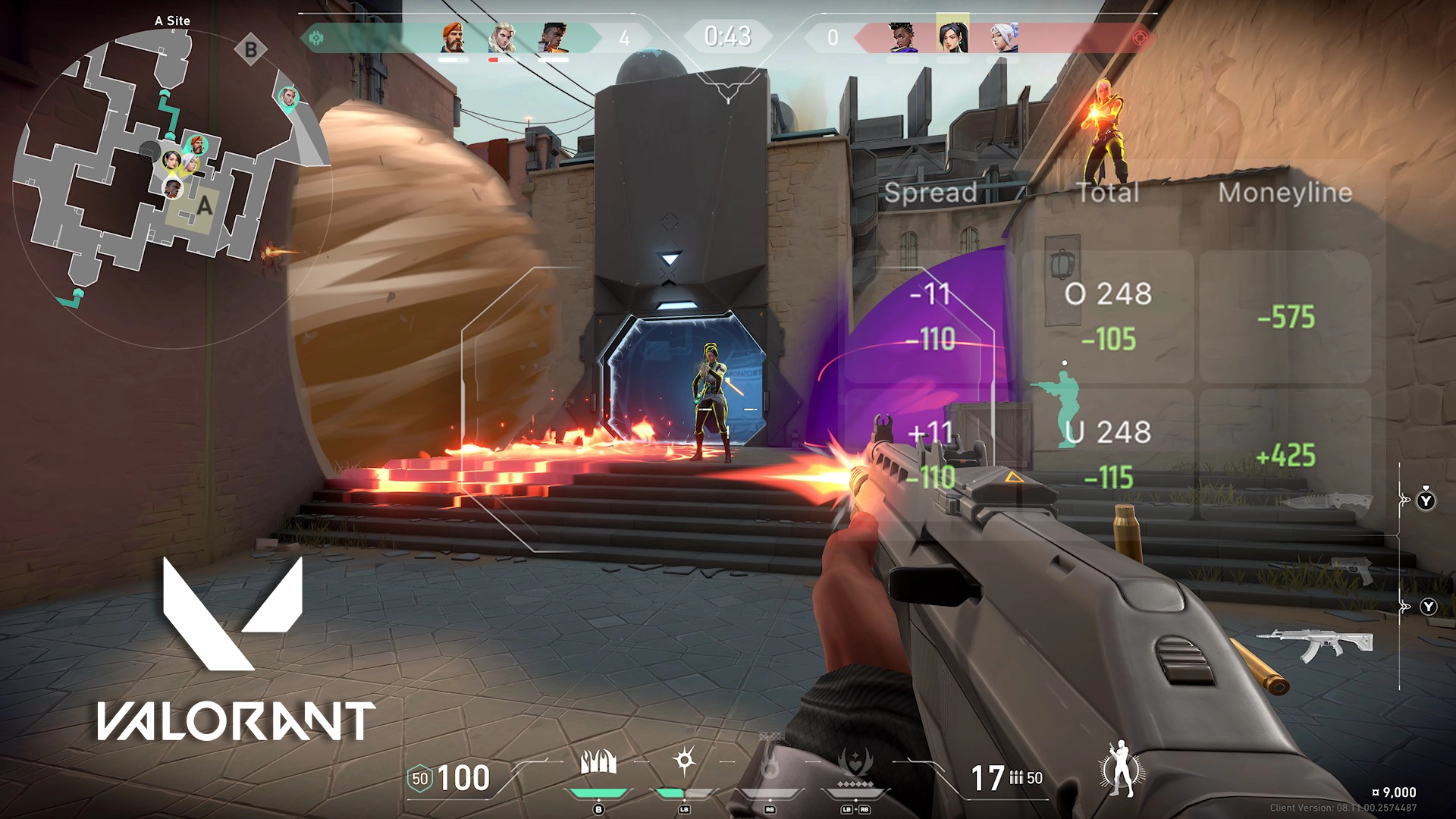The width and height of the screenshot is (1456, 819).
Task: Select the bearded orange-beret agent portrait
Action: tap(453, 37)
